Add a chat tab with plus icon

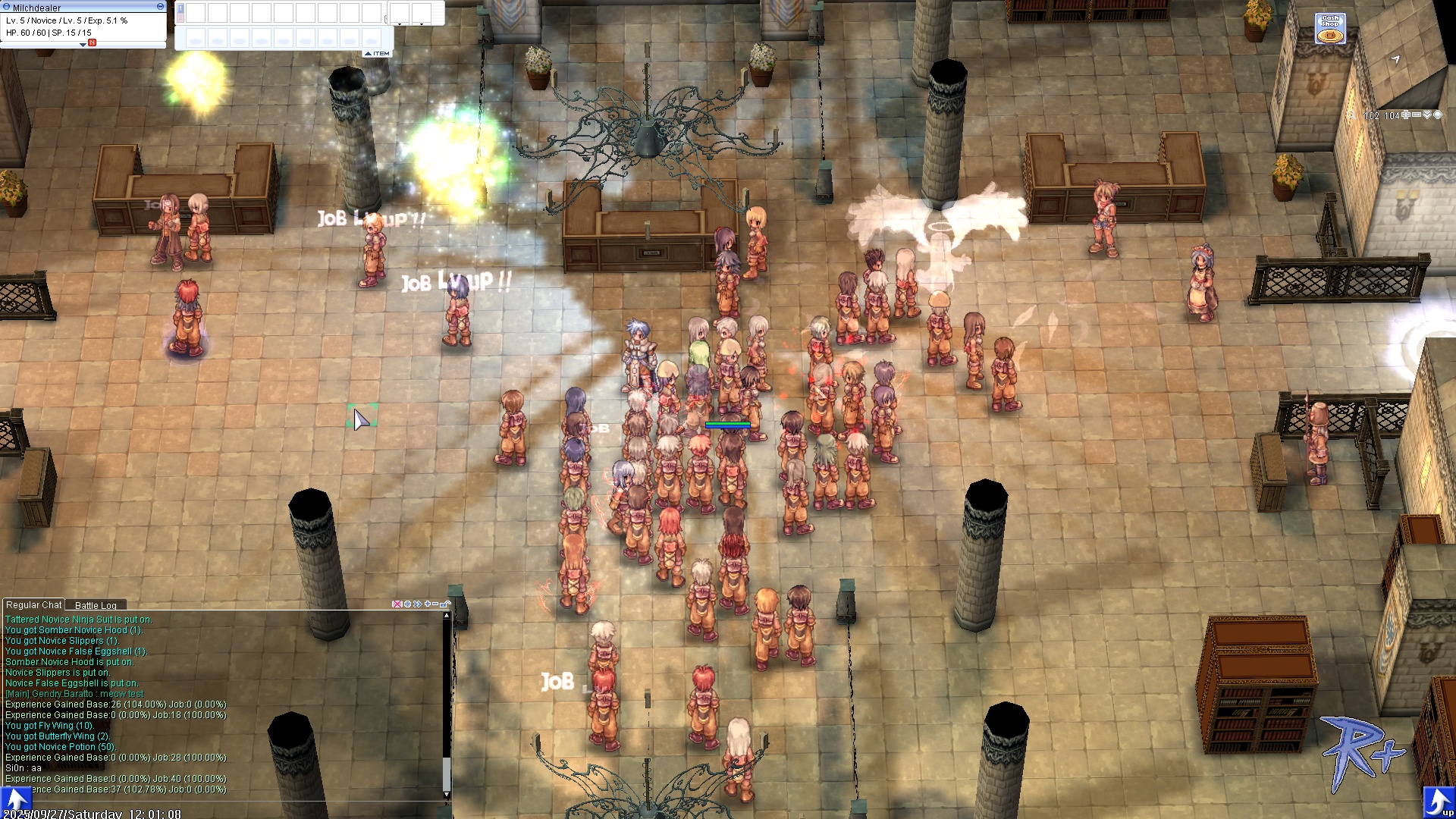(428, 604)
